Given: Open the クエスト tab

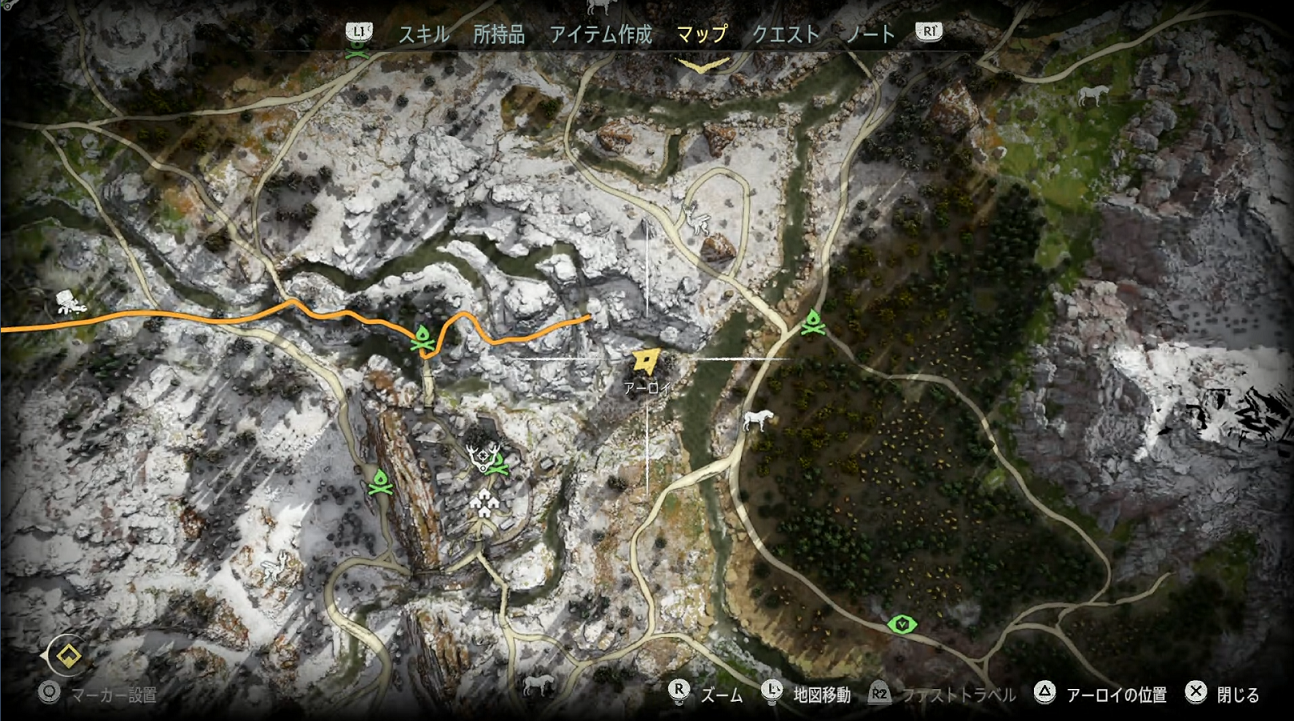Looking at the screenshot, I should tap(786, 34).
